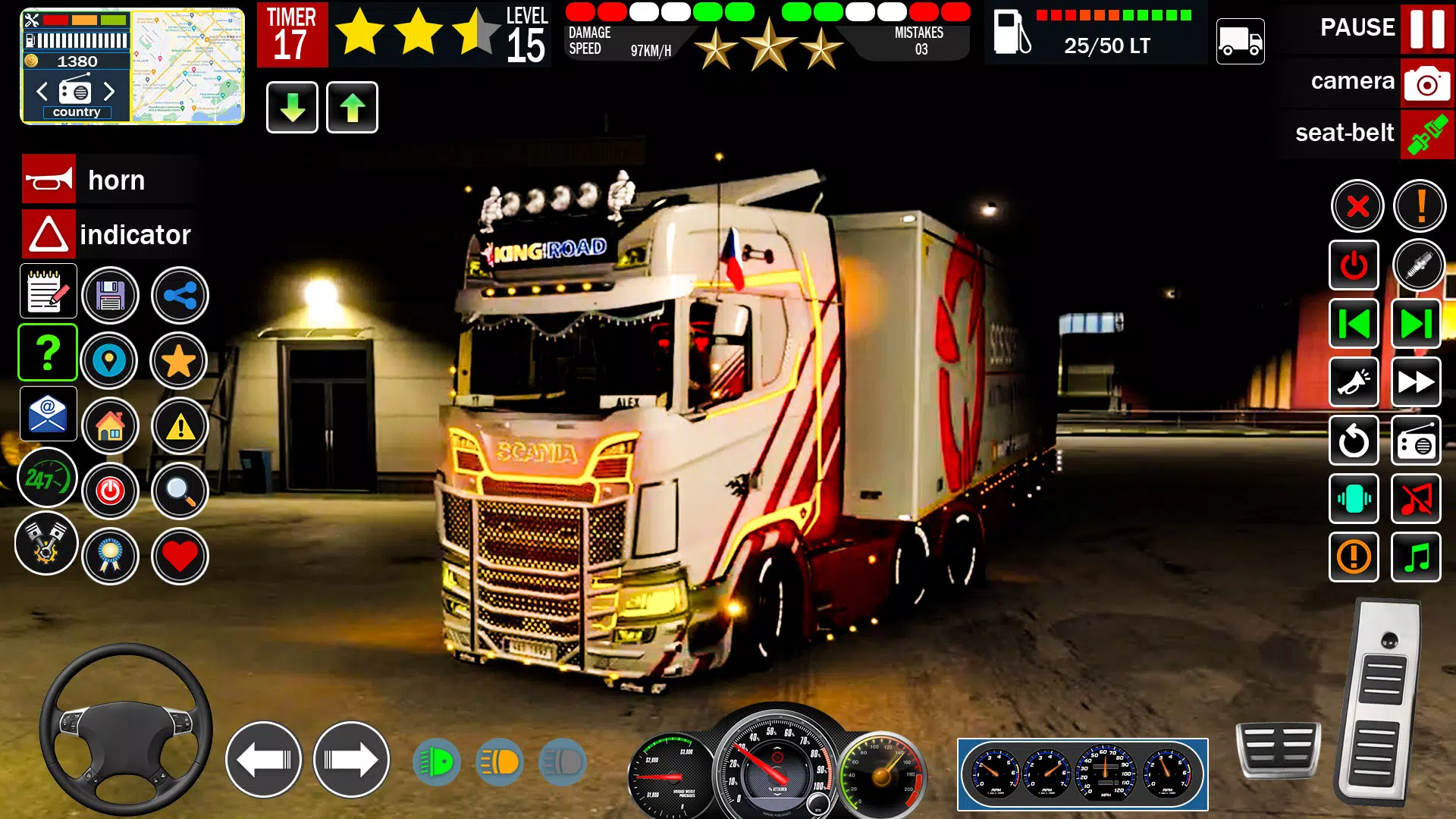Go to the home icon
This screenshot has width=1456, height=819.
point(111,426)
